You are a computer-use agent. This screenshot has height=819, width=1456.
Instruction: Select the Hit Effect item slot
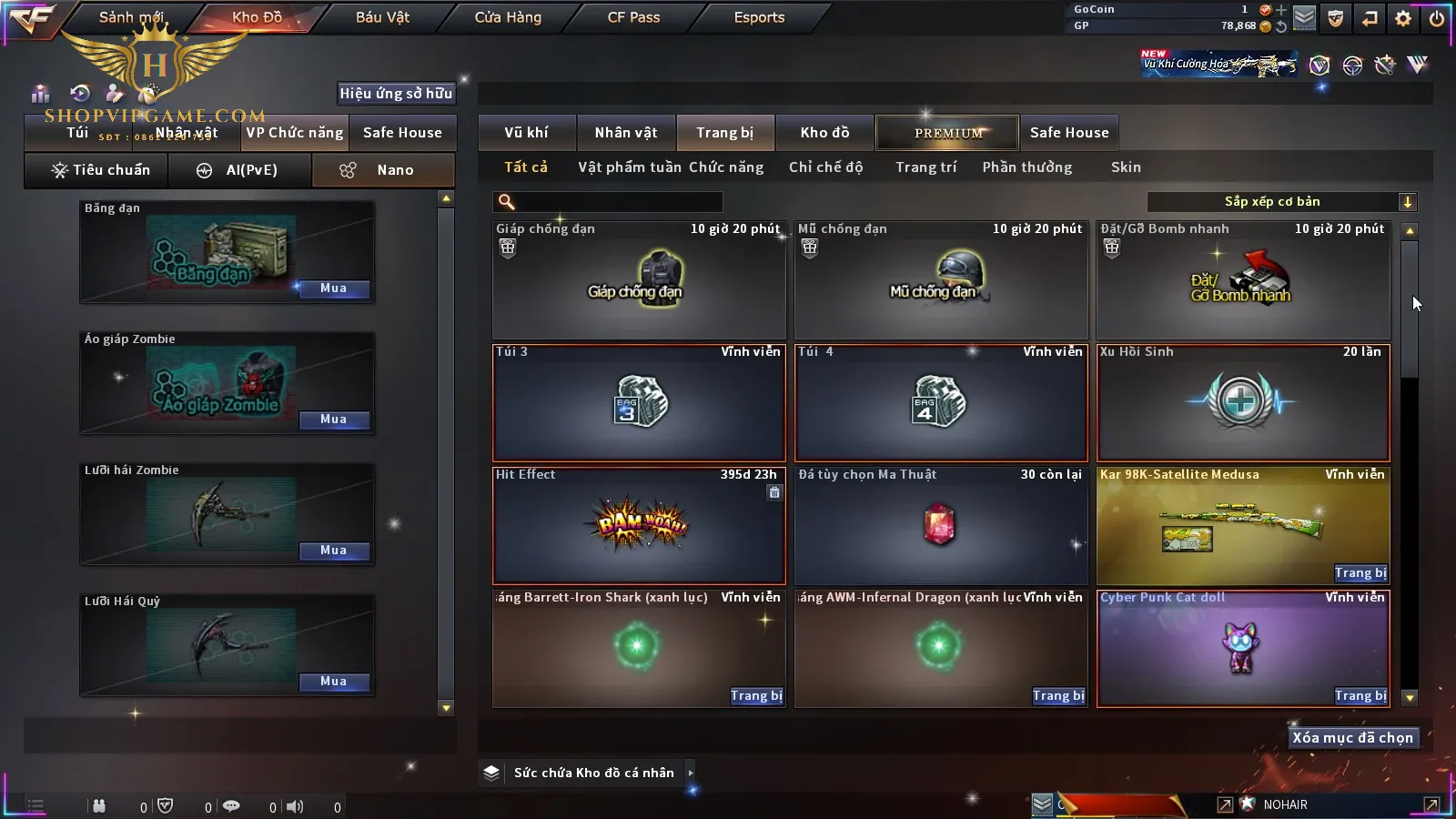639,526
